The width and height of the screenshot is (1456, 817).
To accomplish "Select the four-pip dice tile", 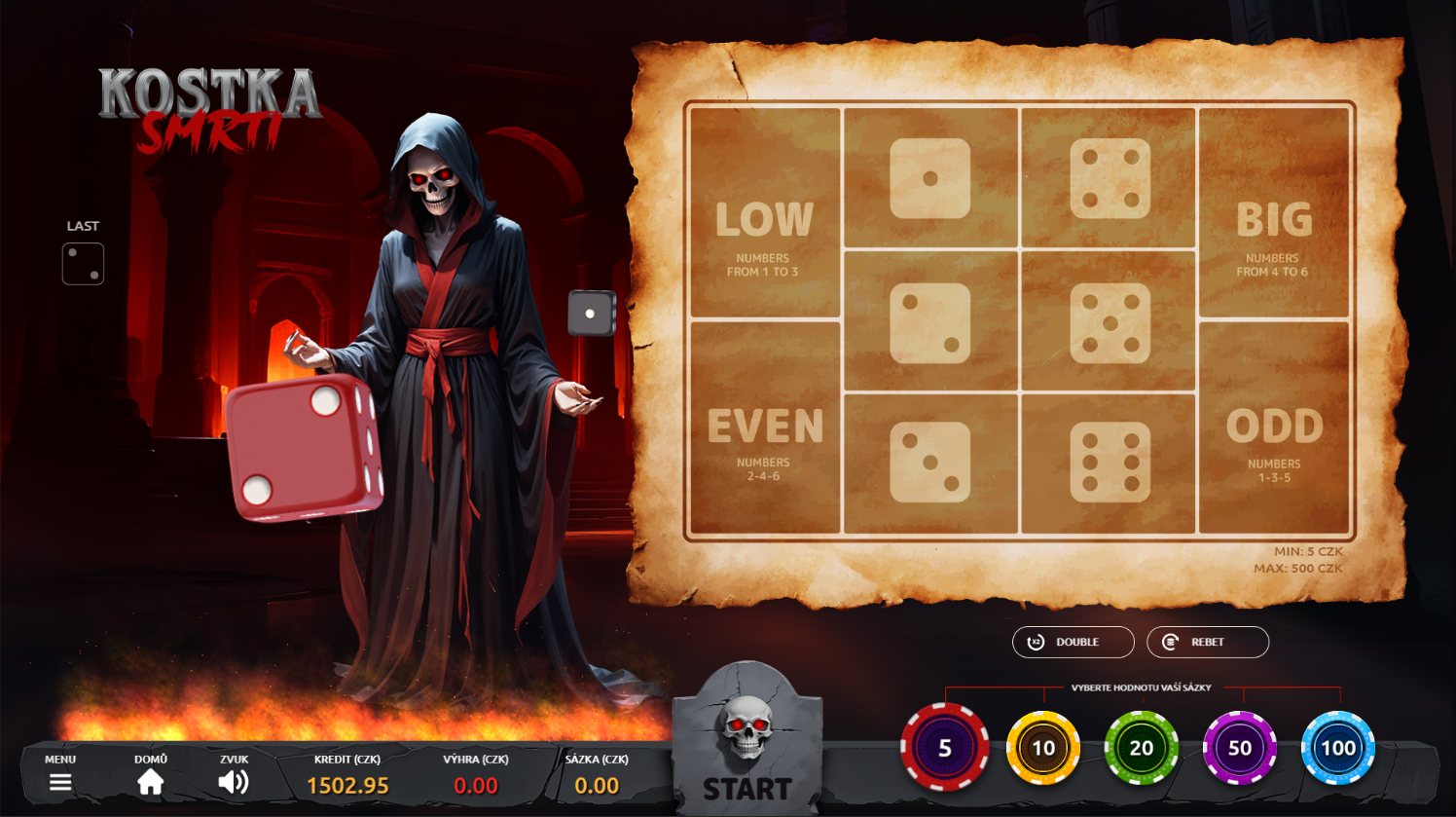I will (x=1110, y=178).
